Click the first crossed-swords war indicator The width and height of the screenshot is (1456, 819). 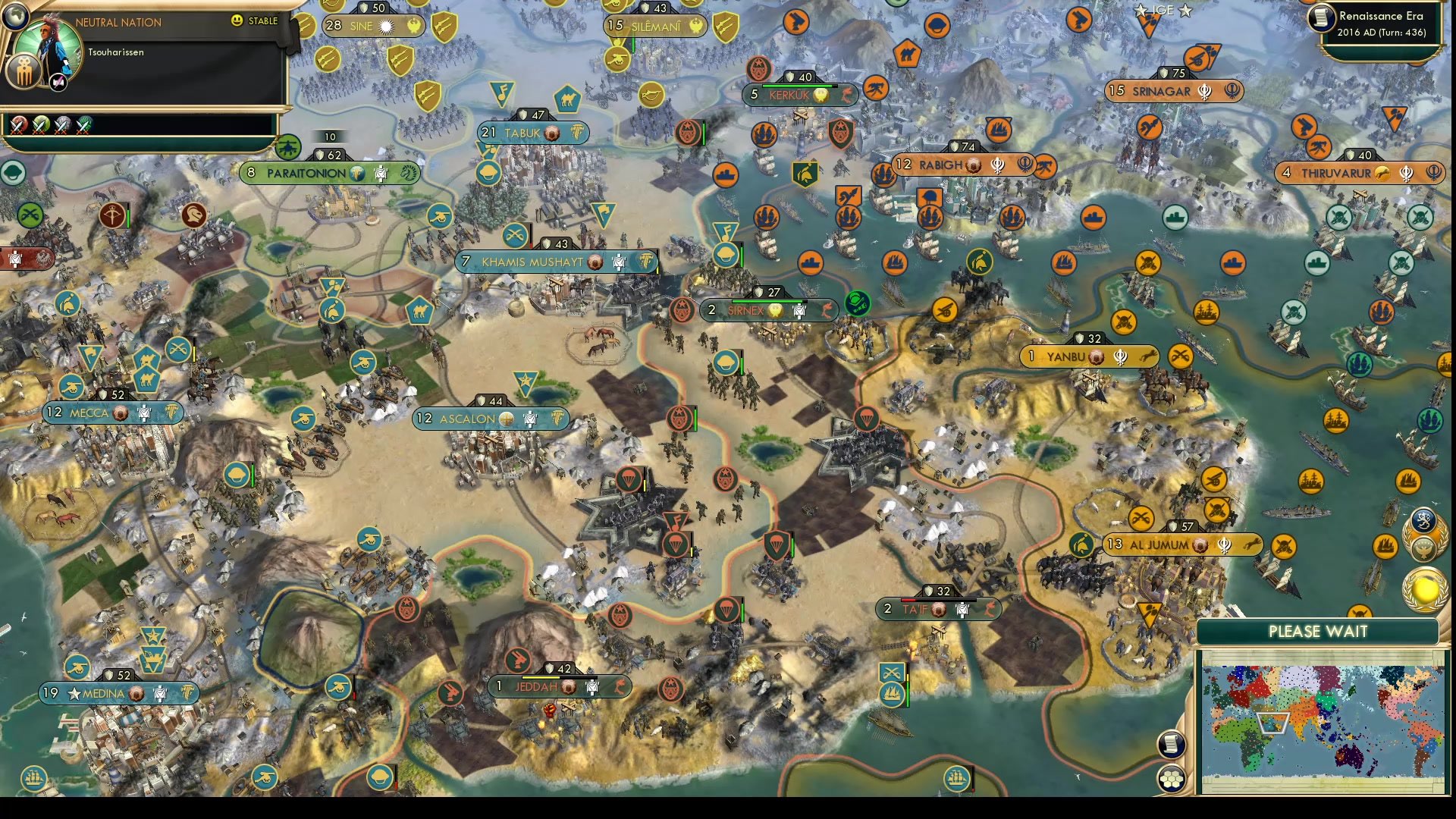(17, 124)
